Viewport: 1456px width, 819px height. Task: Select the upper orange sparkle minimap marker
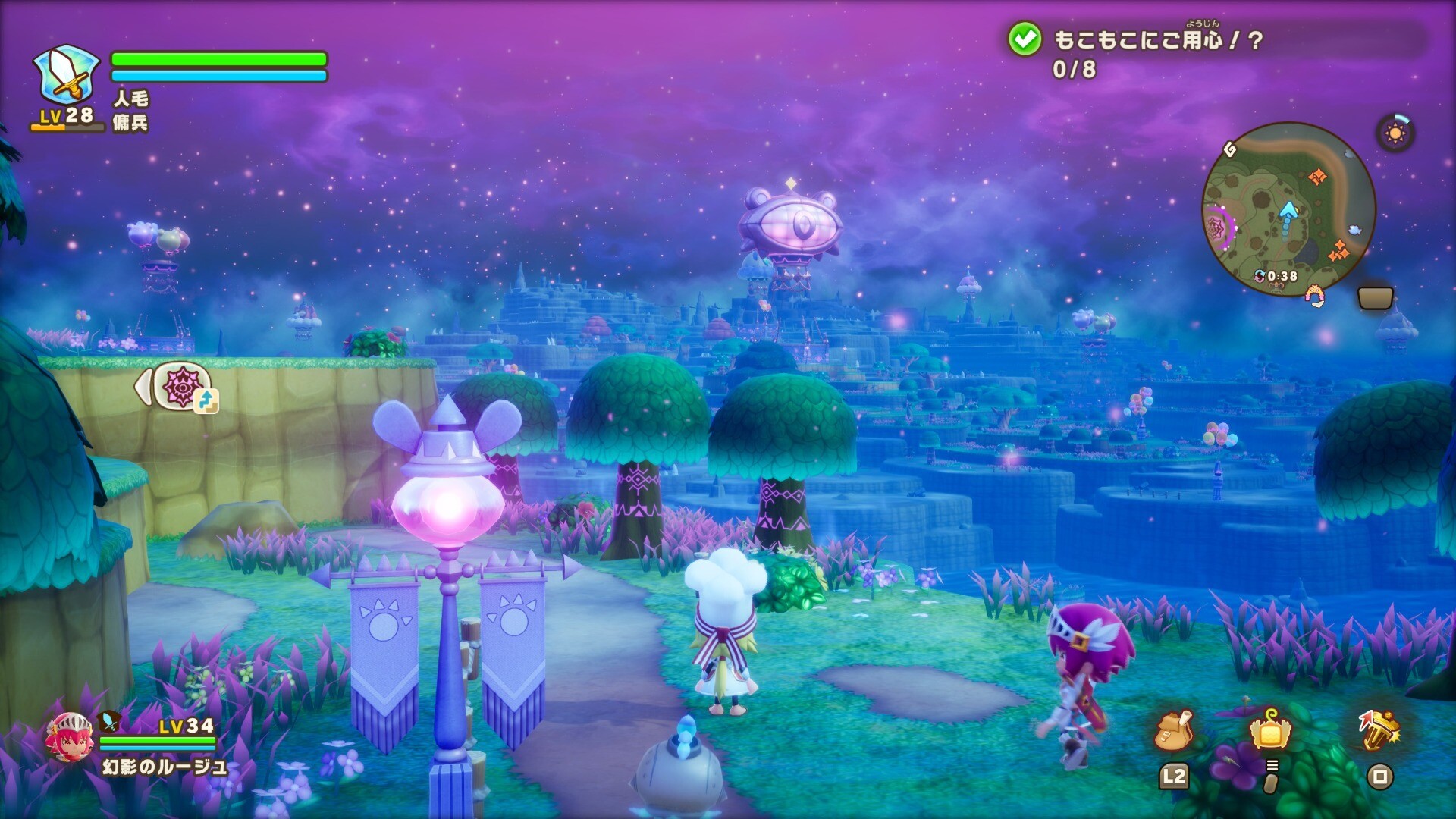click(x=1317, y=177)
